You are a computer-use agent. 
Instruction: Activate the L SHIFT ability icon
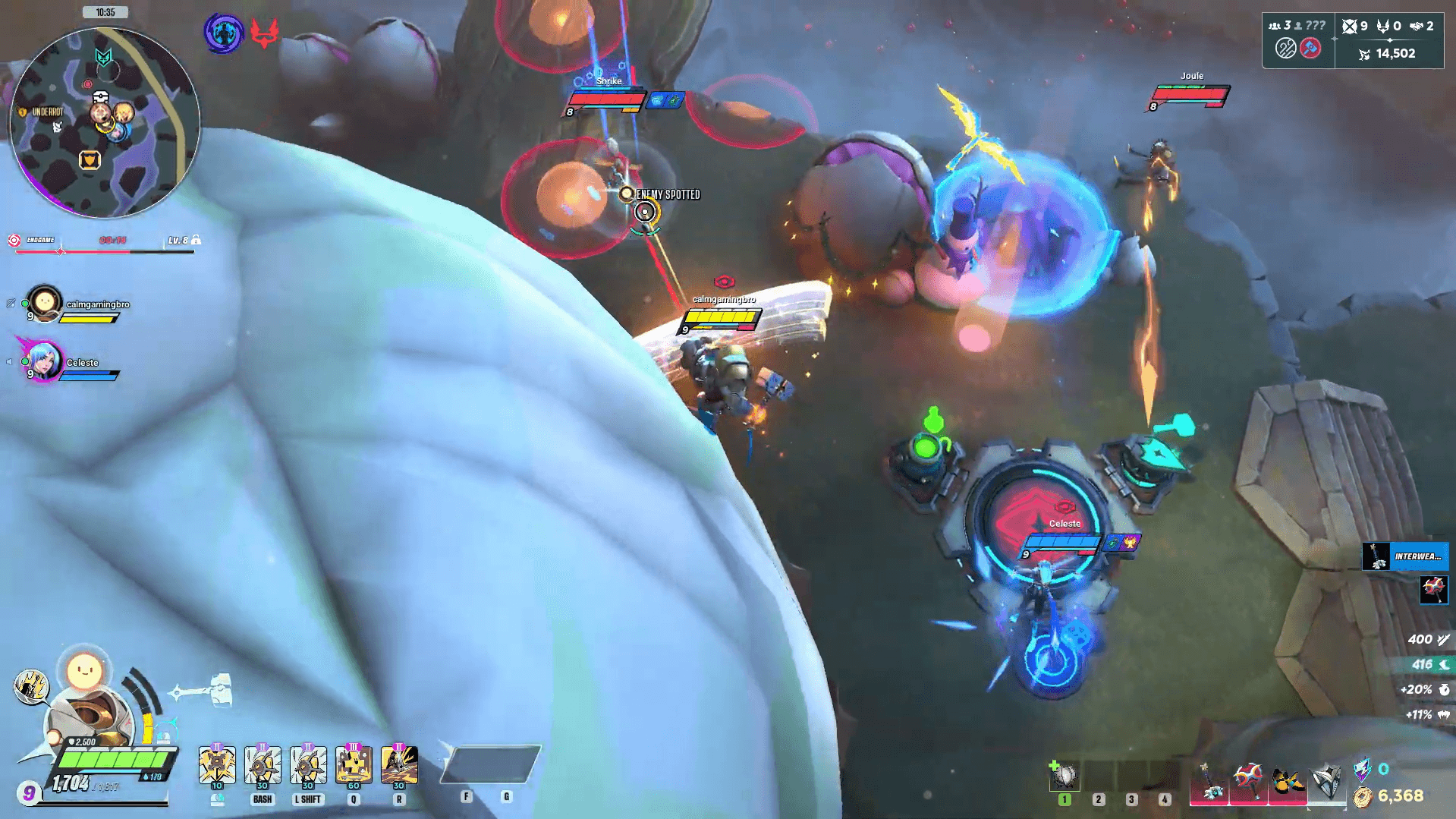tap(308, 764)
